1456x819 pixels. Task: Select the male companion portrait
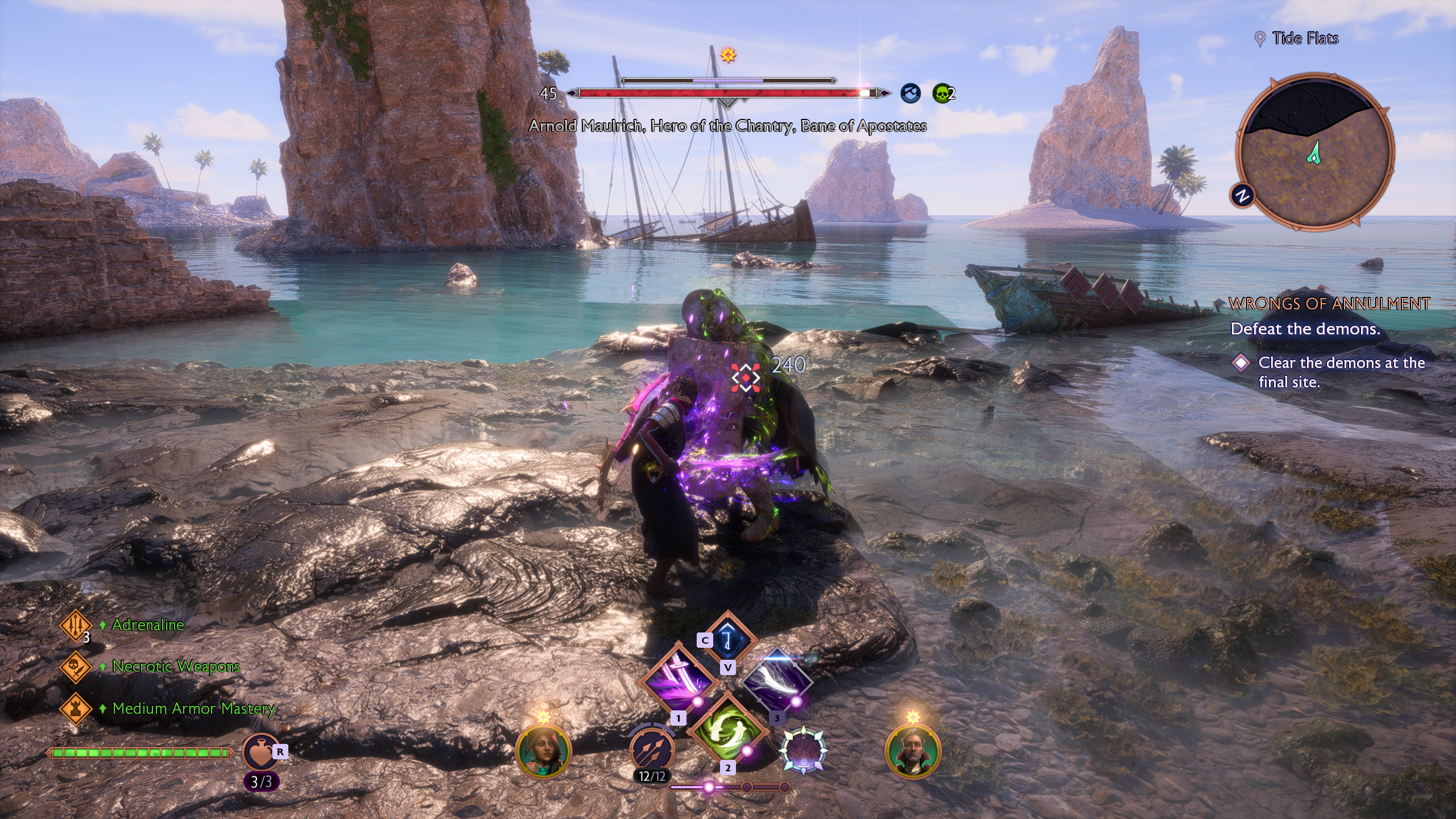[x=913, y=751]
